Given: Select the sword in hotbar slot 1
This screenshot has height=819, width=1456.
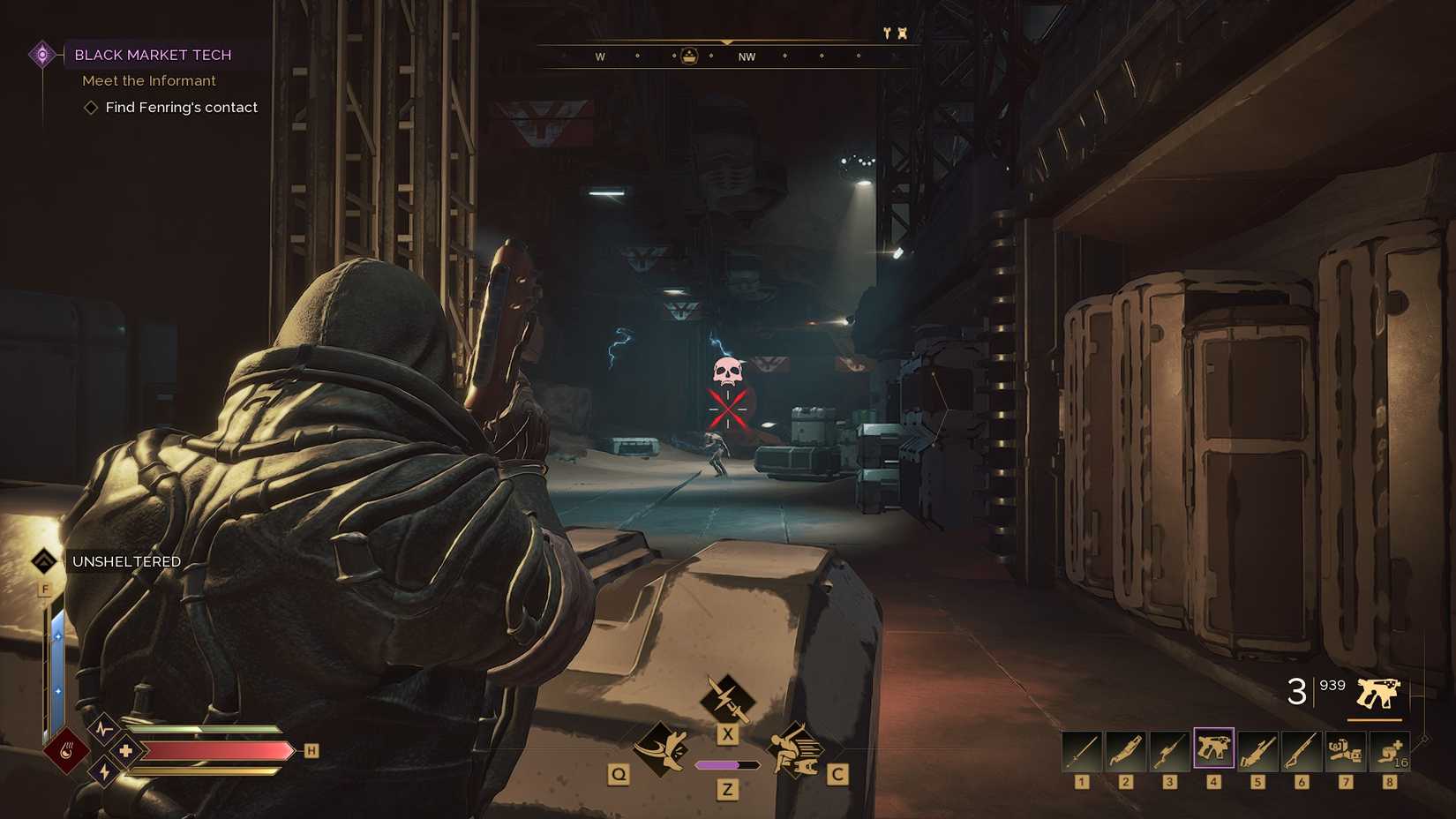Looking at the screenshot, I should [x=1081, y=750].
